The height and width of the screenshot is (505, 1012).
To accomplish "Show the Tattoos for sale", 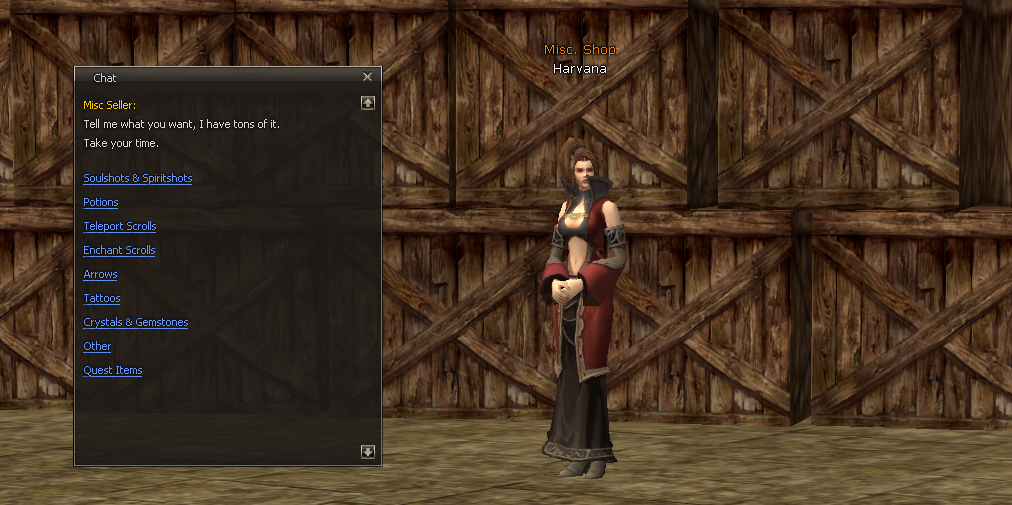I will [x=101, y=298].
